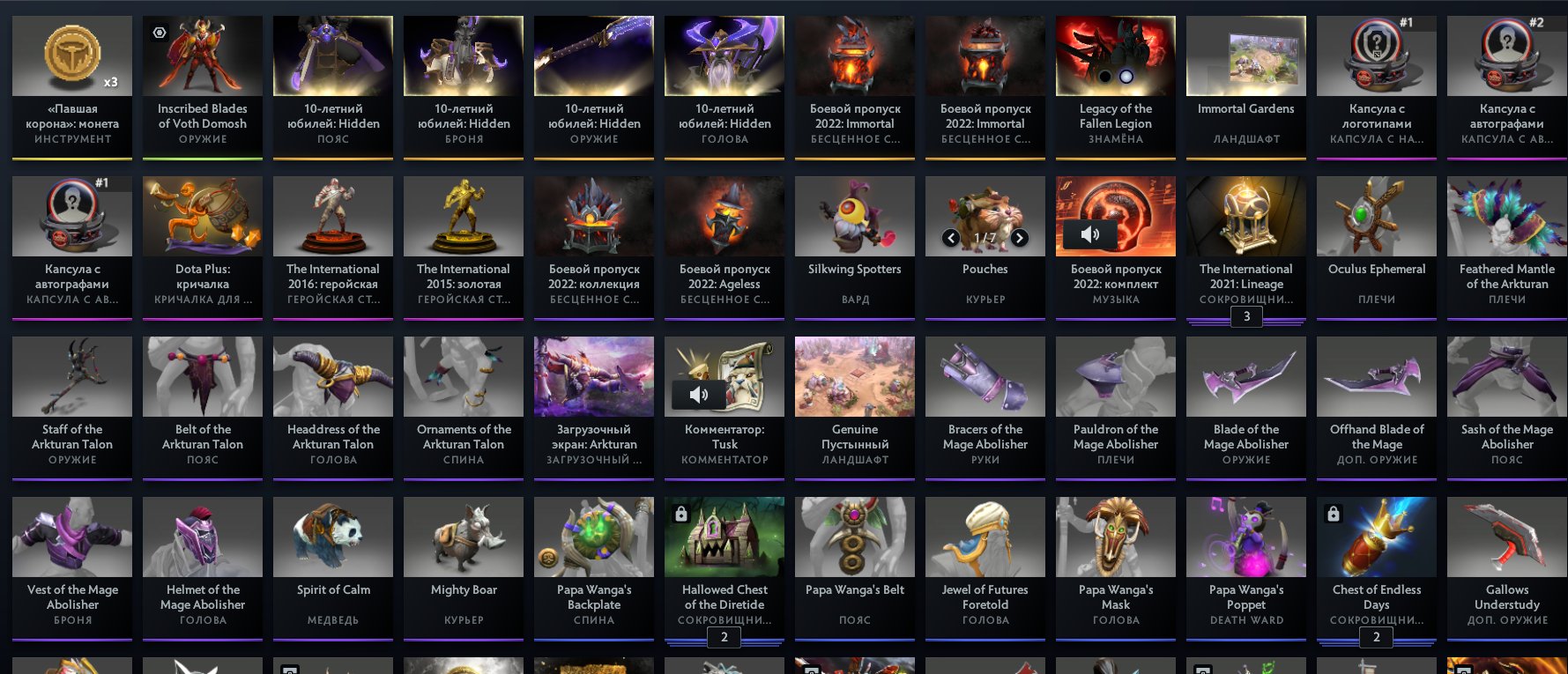Click the x3 count badge on «Павшая корона»: монета
The width and height of the screenshot is (1568, 674).
pyautogui.click(x=111, y=82)
